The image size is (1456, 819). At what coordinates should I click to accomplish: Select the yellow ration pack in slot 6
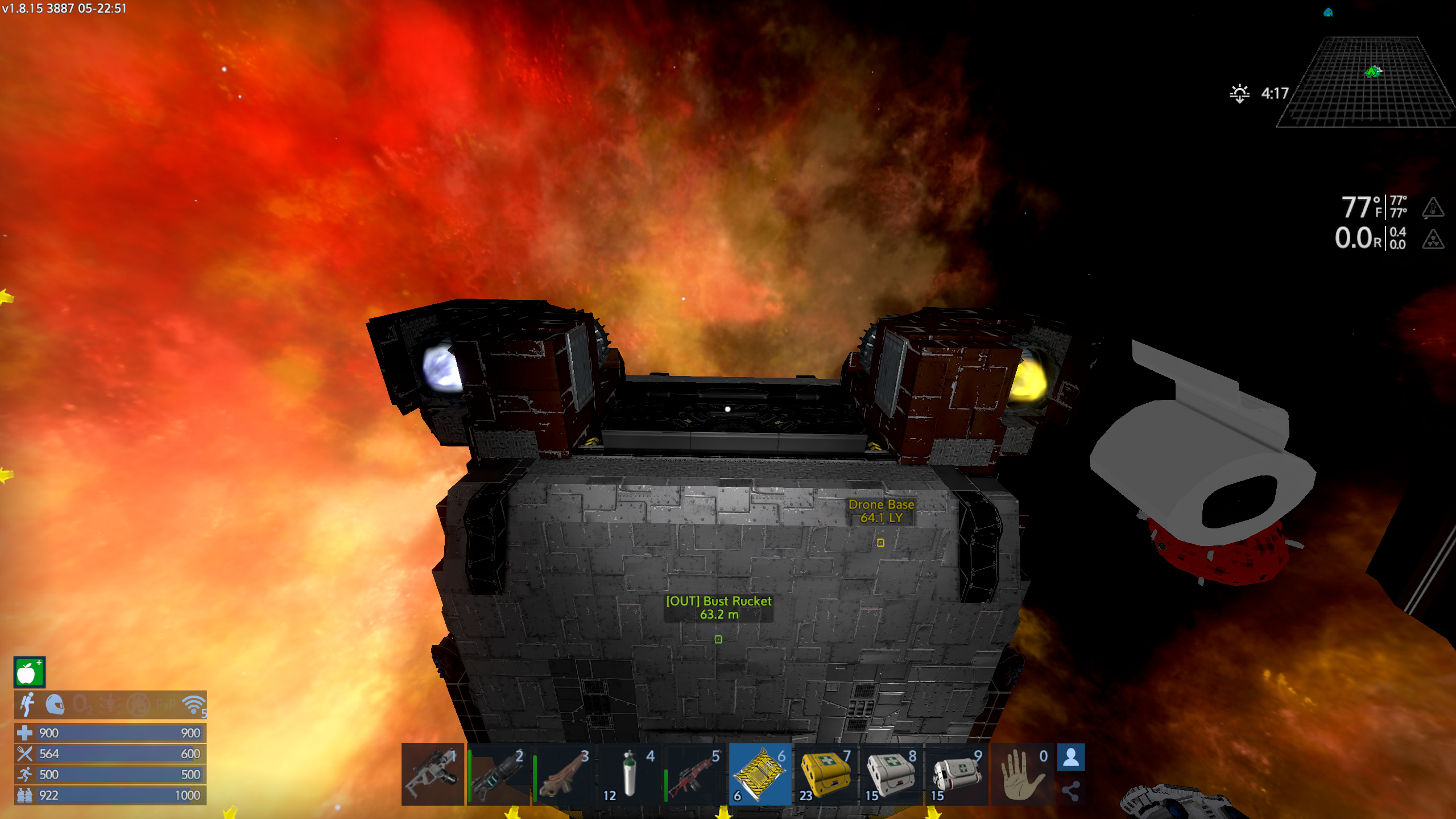[760, 774]
